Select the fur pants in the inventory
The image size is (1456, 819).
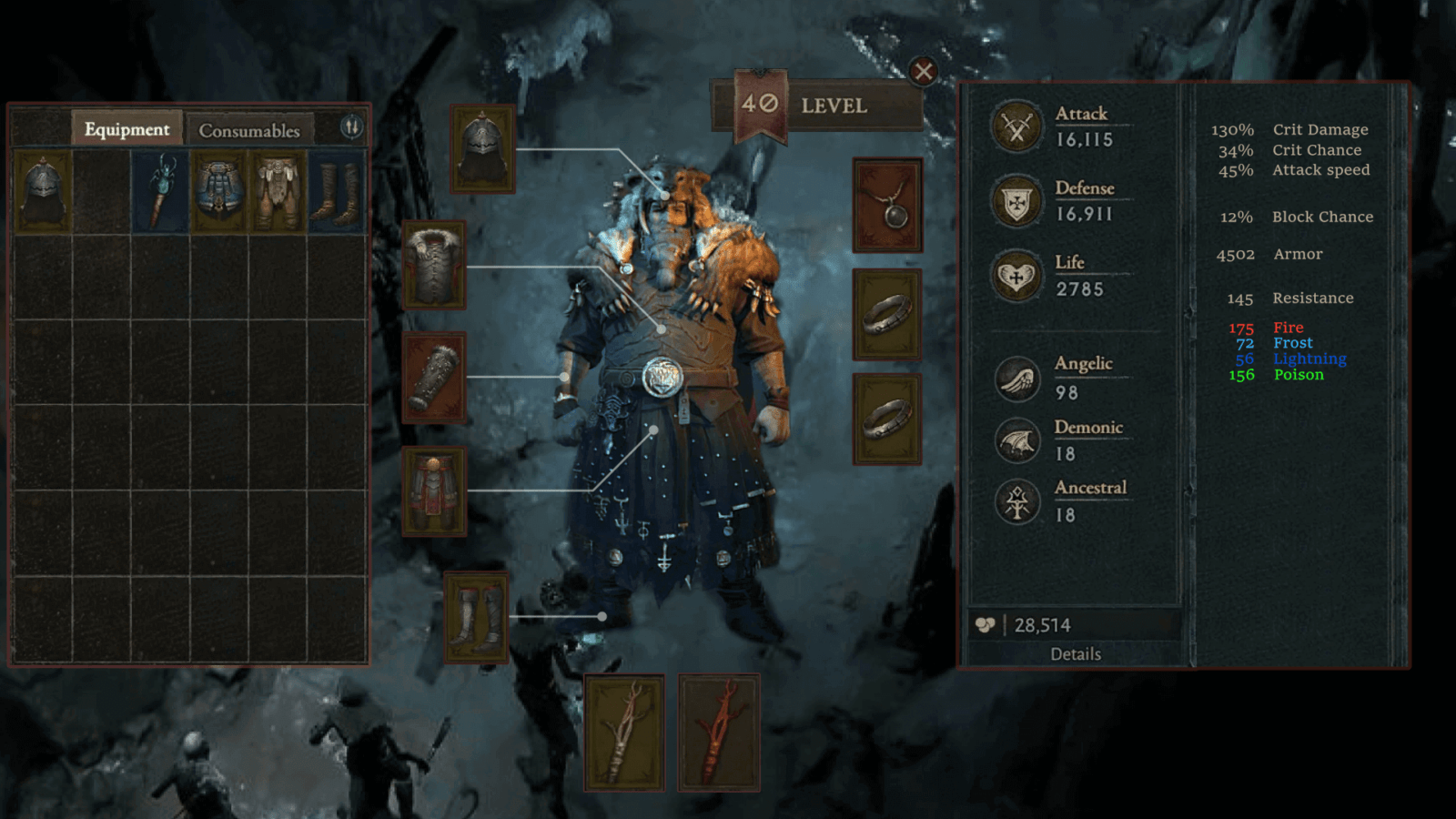click(x=278, y=192)
